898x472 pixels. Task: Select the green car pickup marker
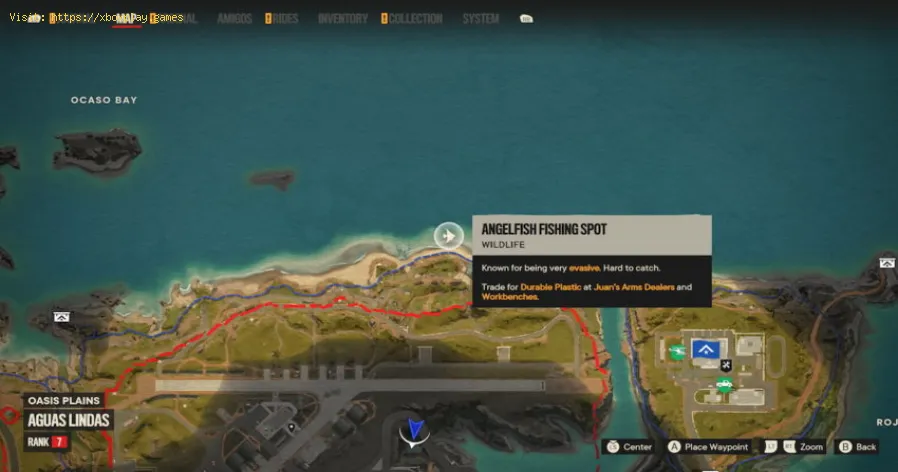coord(724,384)
